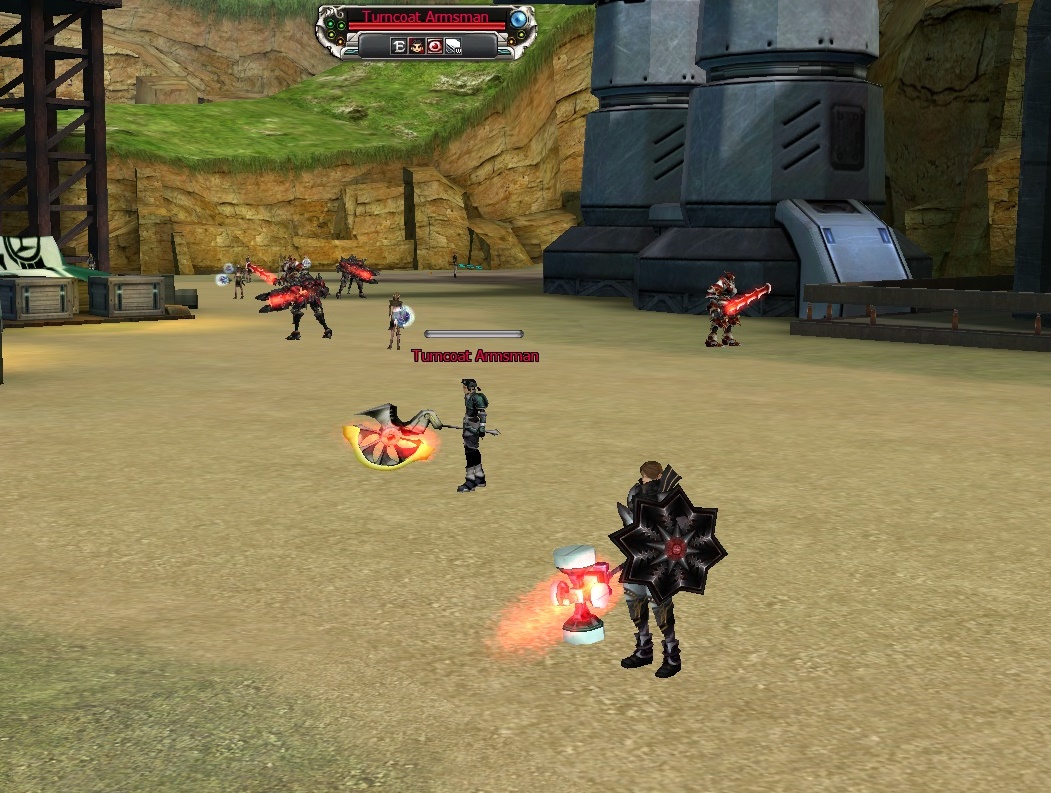
Task: Click the letter E icon in target frame
Action: pos(399,46)
